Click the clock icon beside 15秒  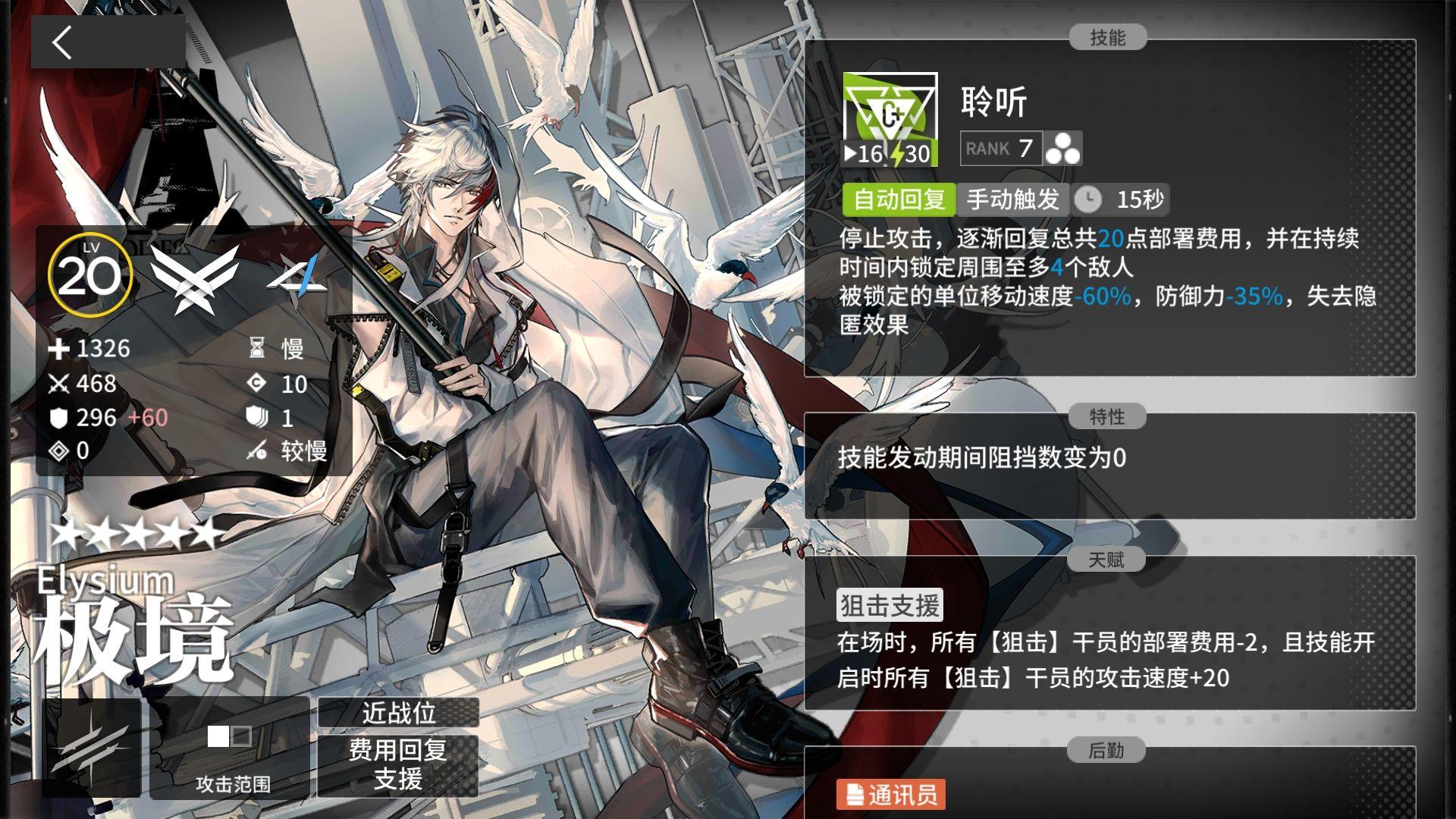pyautogui.click(x=1090, y=199)
